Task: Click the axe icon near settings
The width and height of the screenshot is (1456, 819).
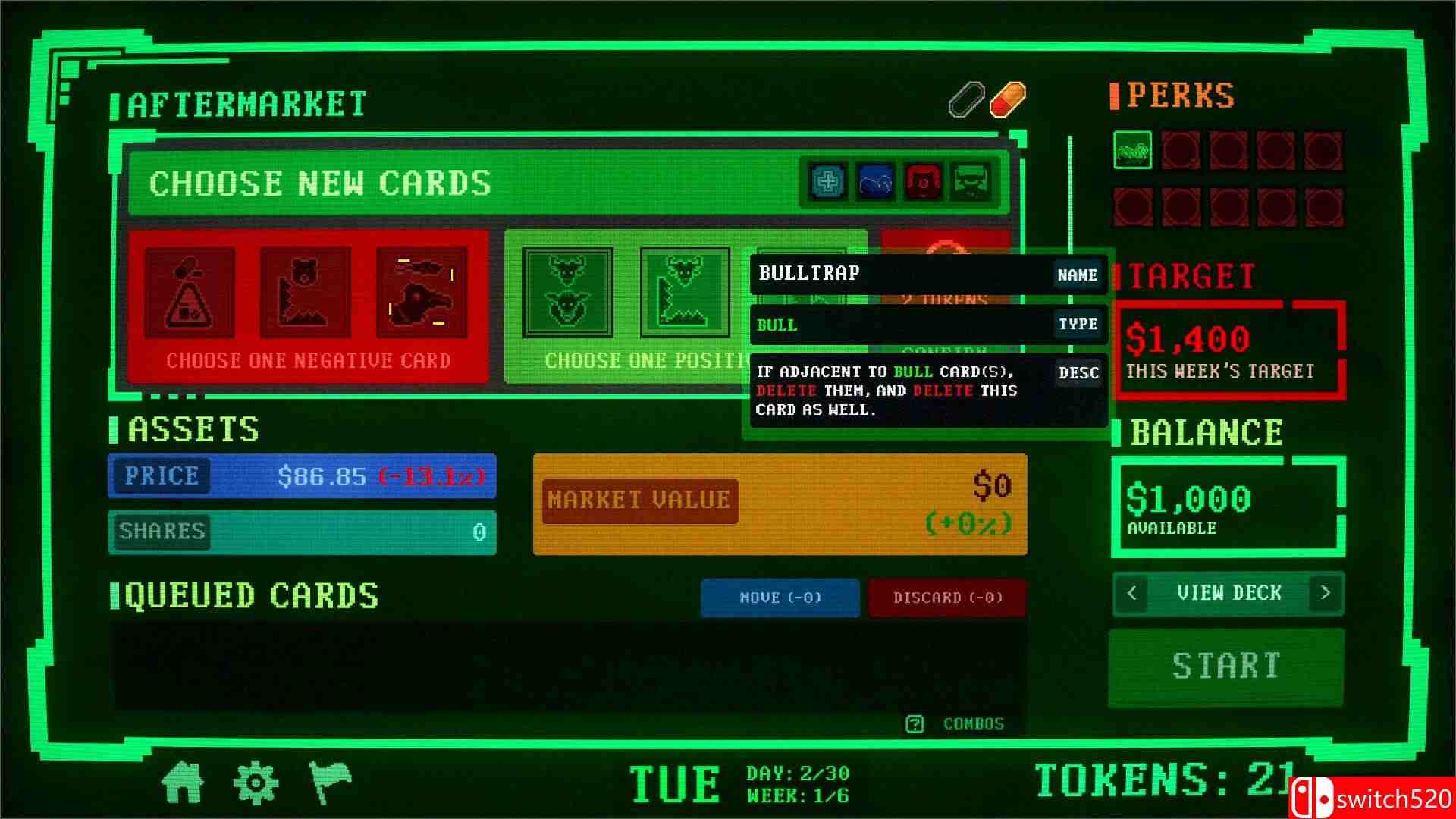Action: [329, 782]
